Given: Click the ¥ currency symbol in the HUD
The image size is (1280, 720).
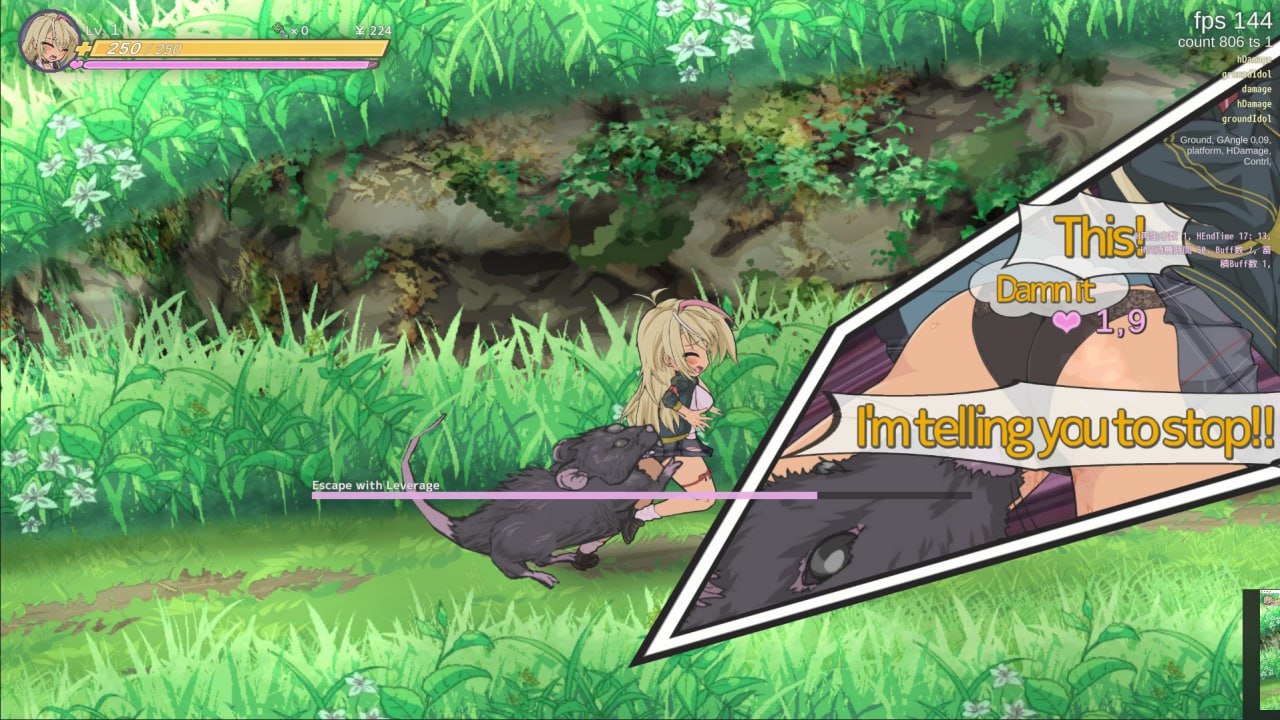Looking at the screenshot, I should pos(360,31).
